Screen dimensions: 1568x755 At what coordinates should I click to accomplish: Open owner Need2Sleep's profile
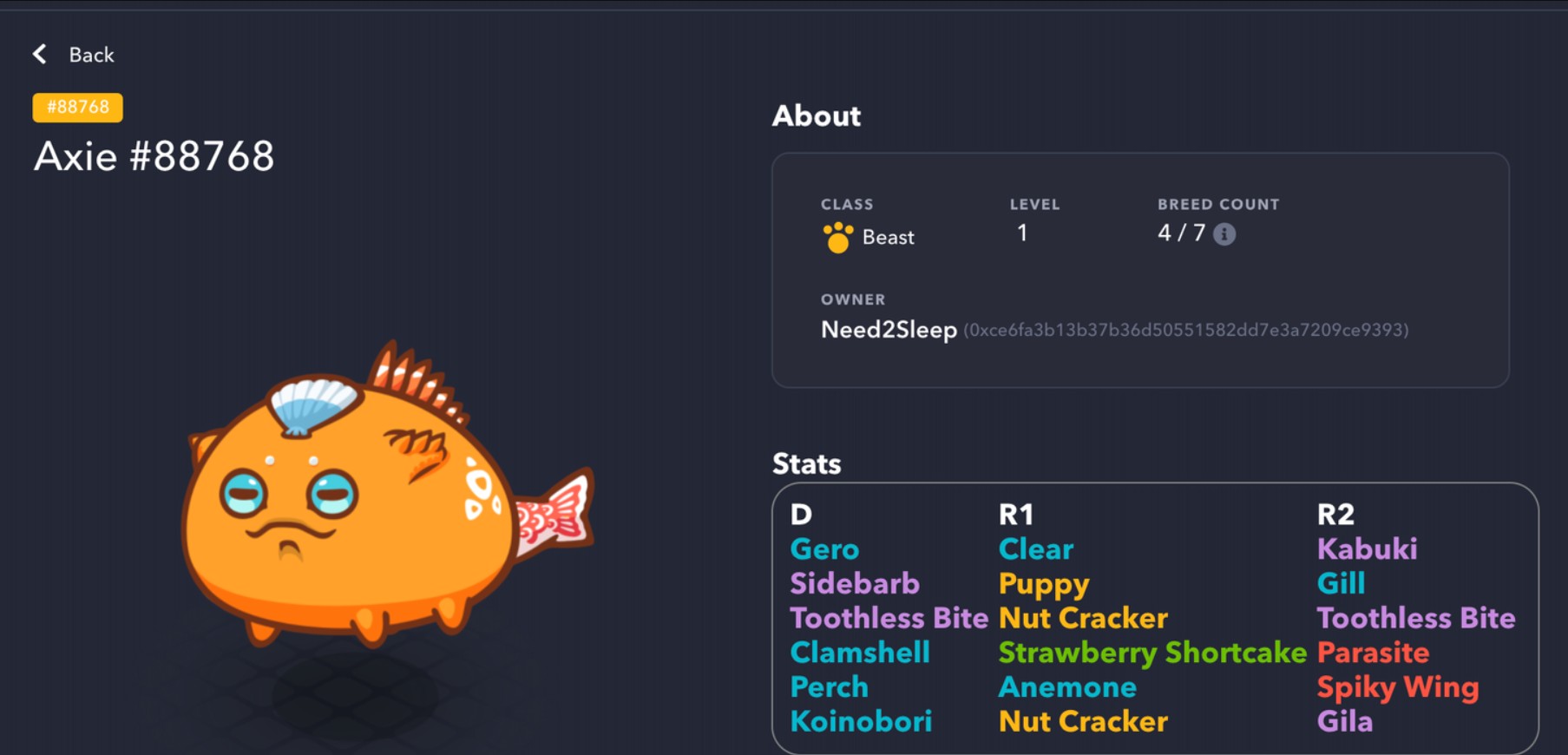(889, 330)
